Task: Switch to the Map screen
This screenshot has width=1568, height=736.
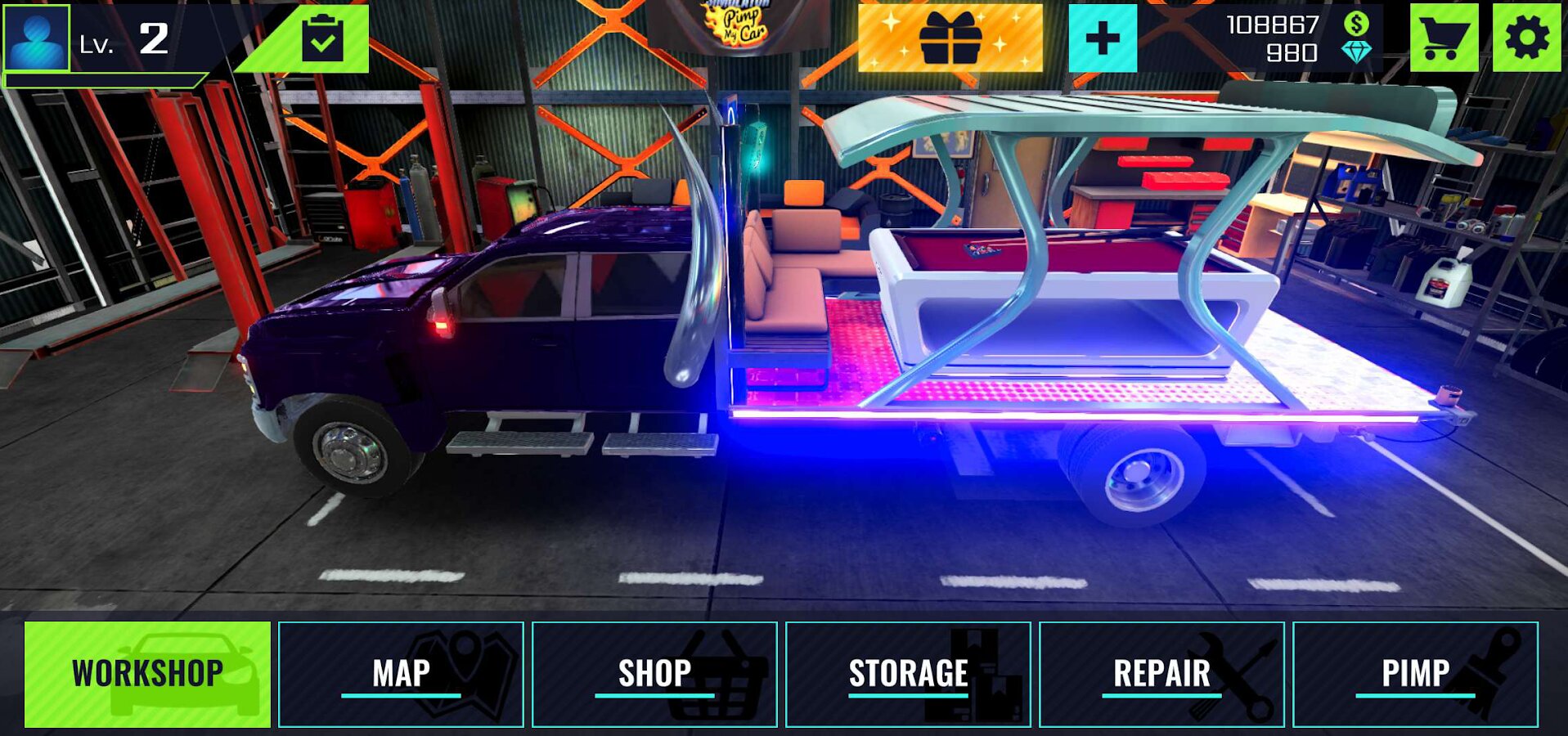Action: coord(401,674)
